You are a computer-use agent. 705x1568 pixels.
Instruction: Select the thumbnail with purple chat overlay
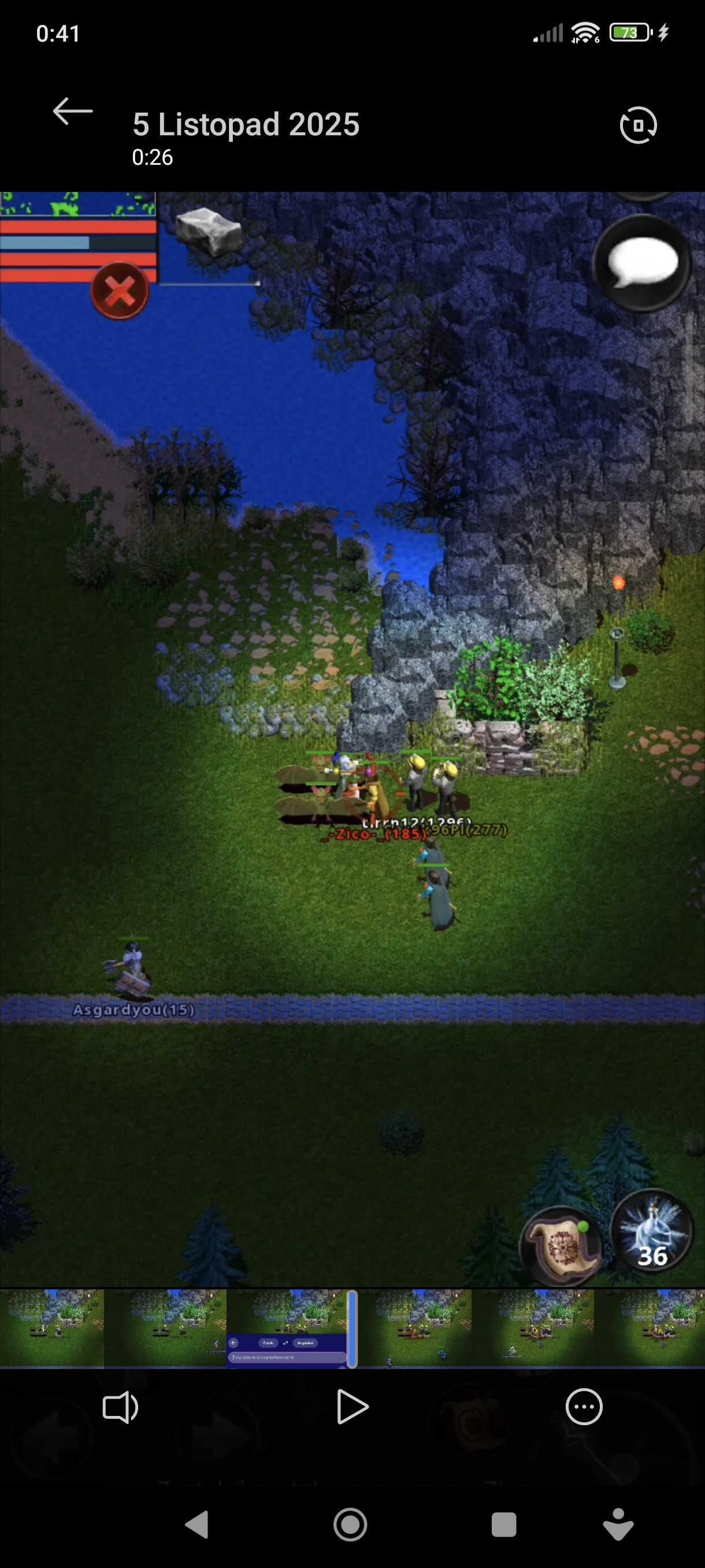click(x=287, y=1327)
